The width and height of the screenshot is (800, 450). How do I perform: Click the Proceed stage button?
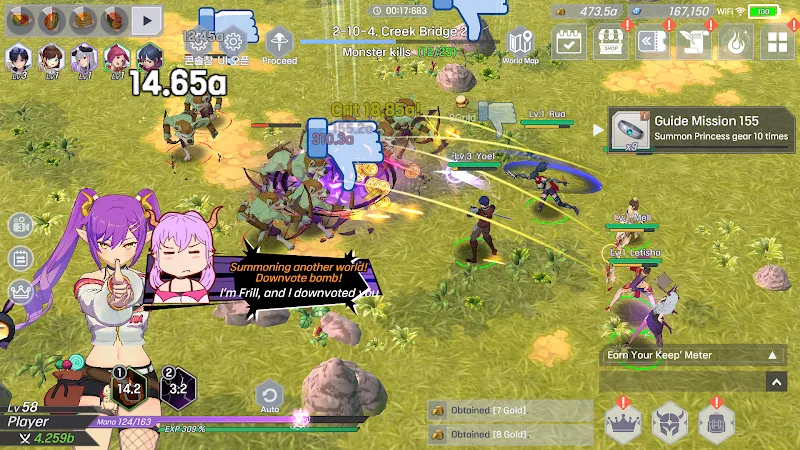tap(280, 44)
